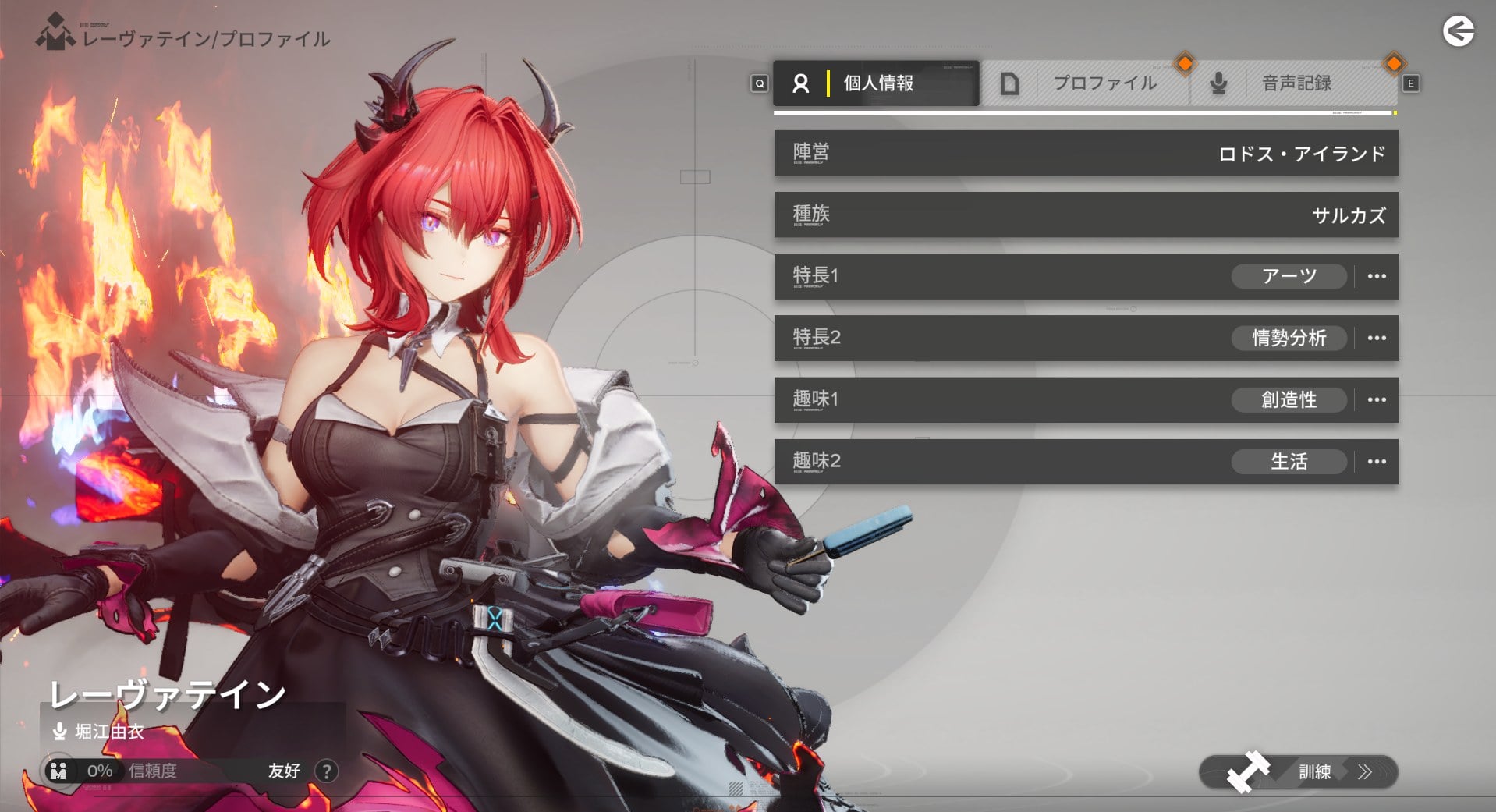Expand the 特長2 情勢分析 row menu

point(1377,338)
